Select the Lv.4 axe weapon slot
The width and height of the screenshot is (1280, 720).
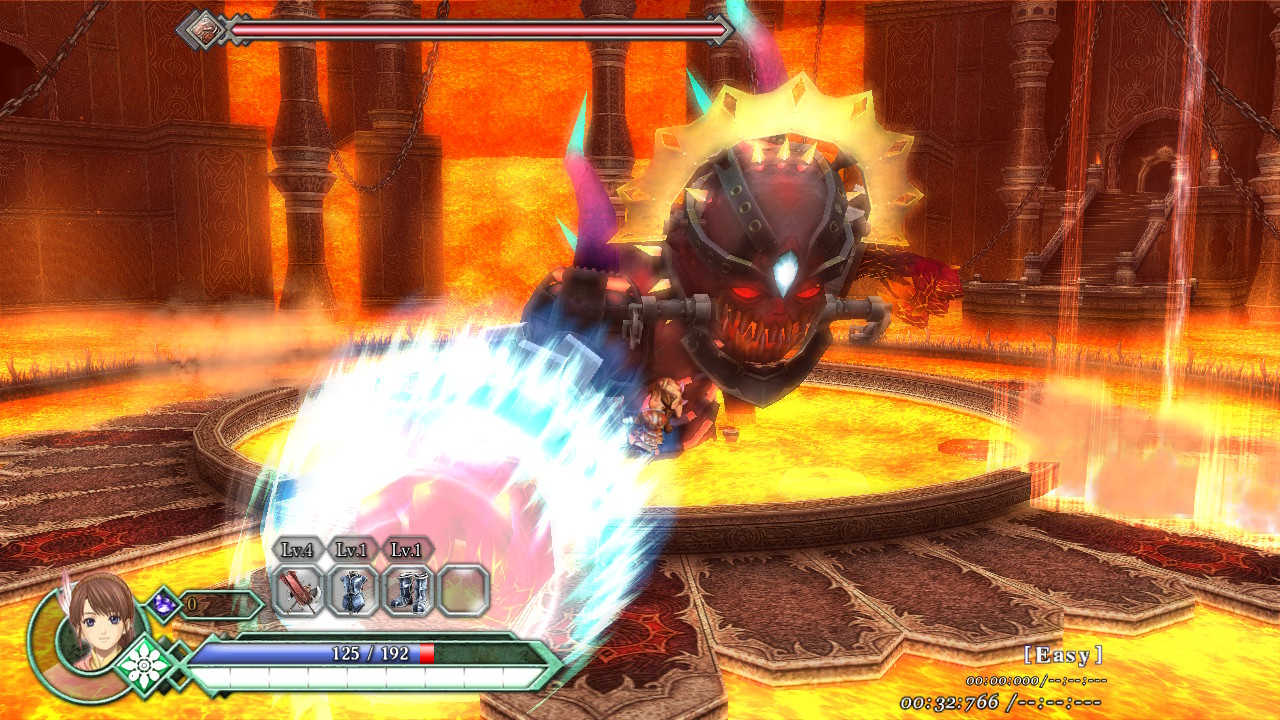point(299,590)
